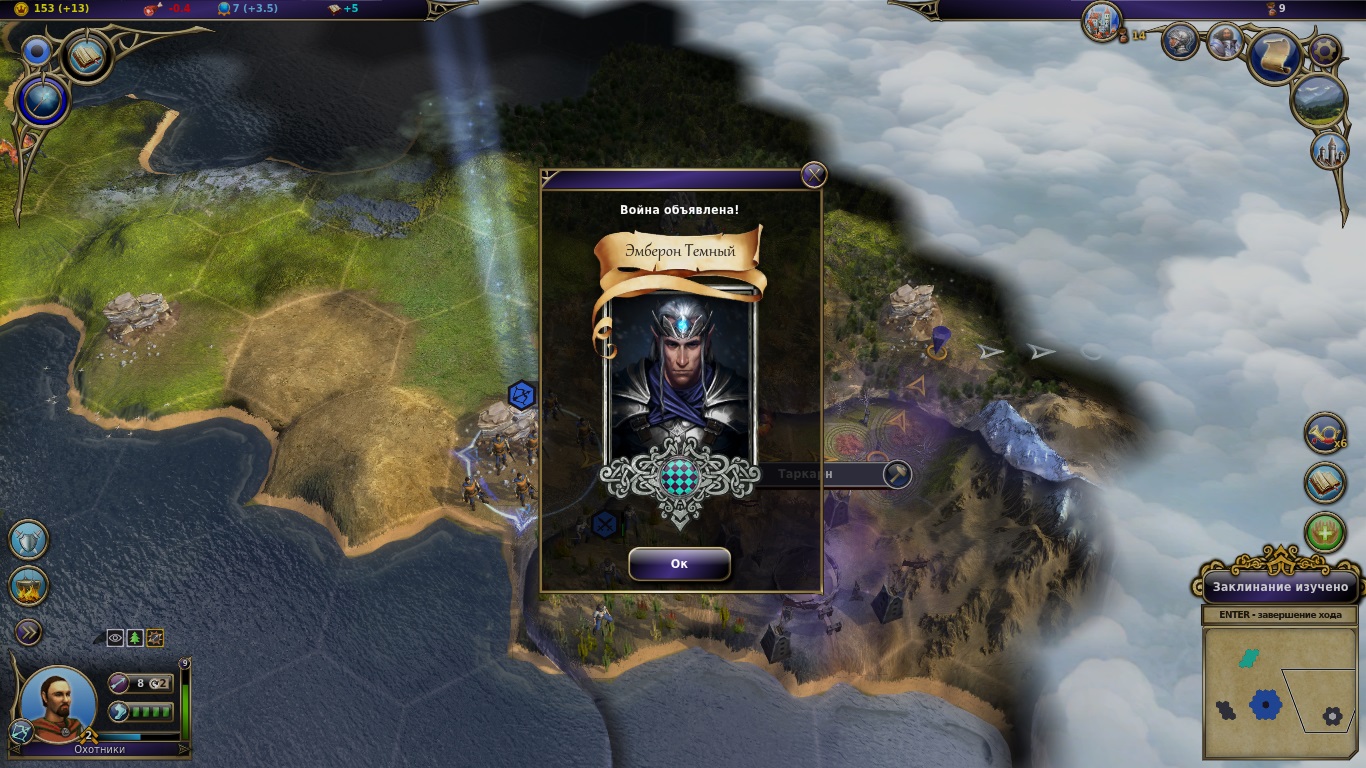This screenshot has height=768, width=1366.
Task: Open the scroll messages log
Action: click(x=1274, y=56)
